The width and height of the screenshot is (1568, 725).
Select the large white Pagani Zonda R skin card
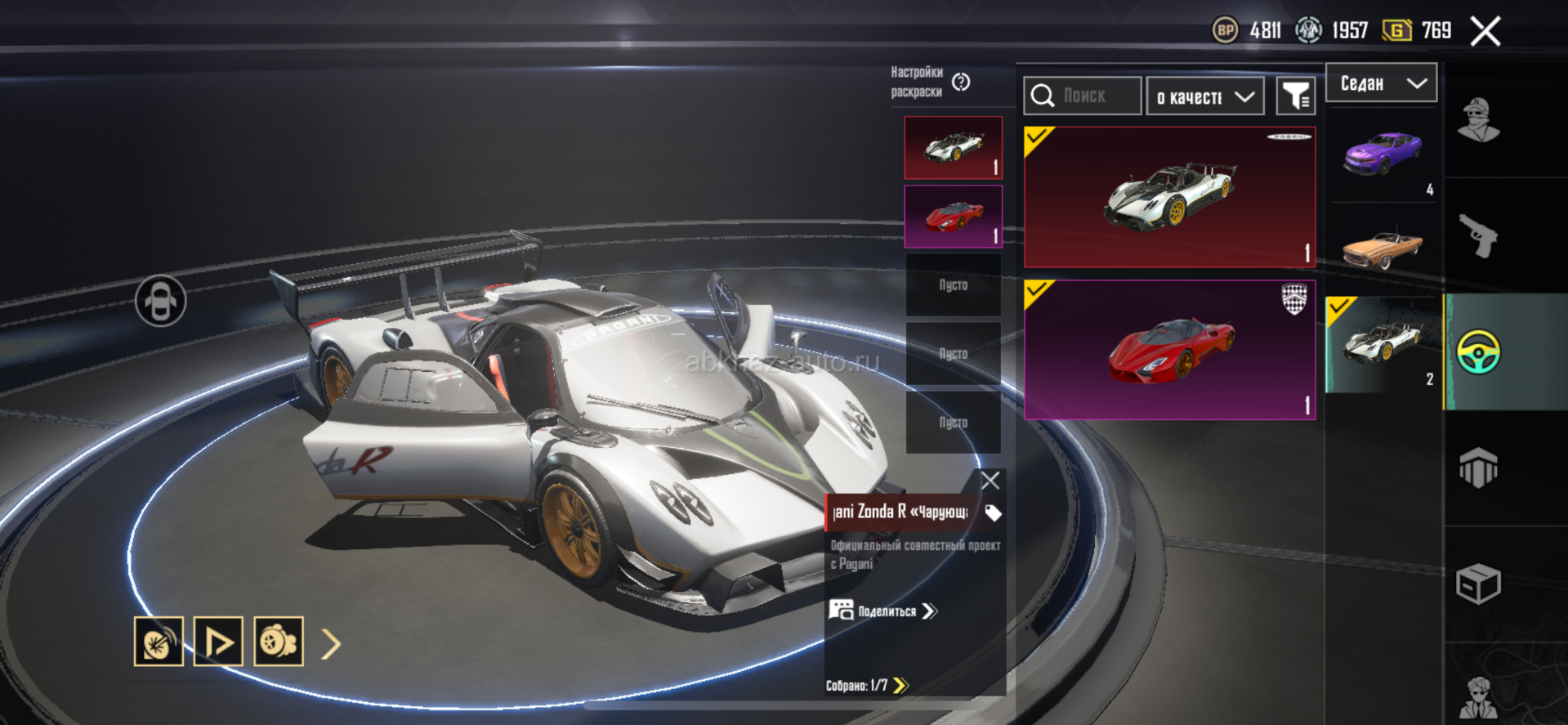1169,197
